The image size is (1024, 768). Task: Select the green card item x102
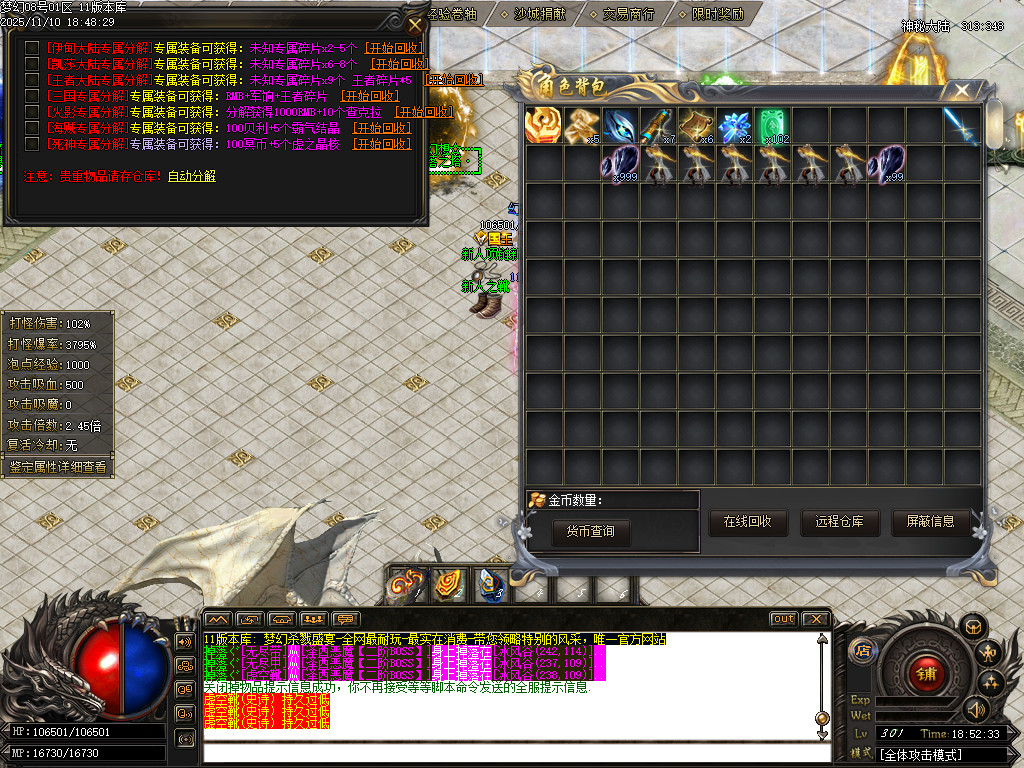point(772,126)
